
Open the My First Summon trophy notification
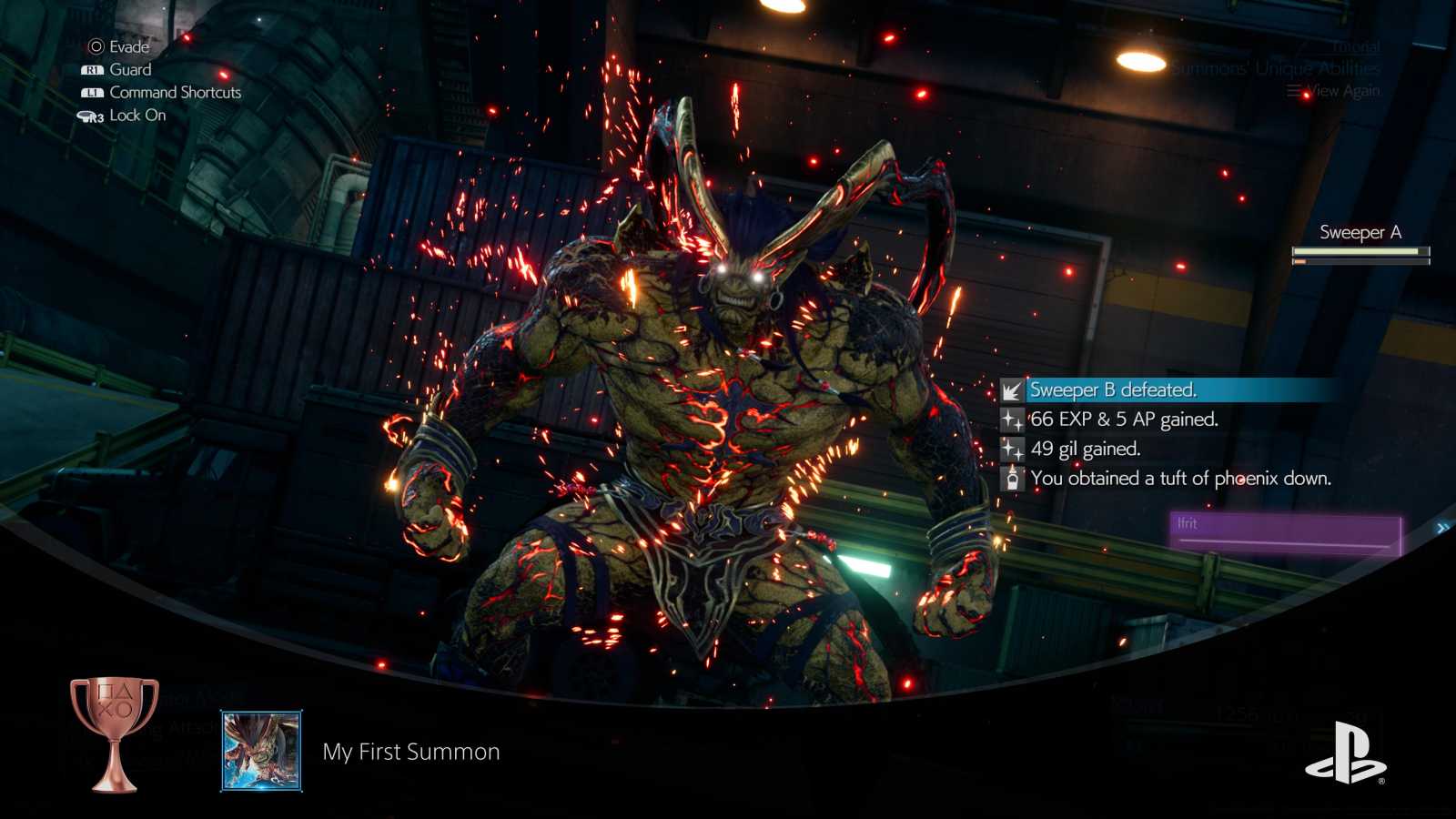click(411, 752)
